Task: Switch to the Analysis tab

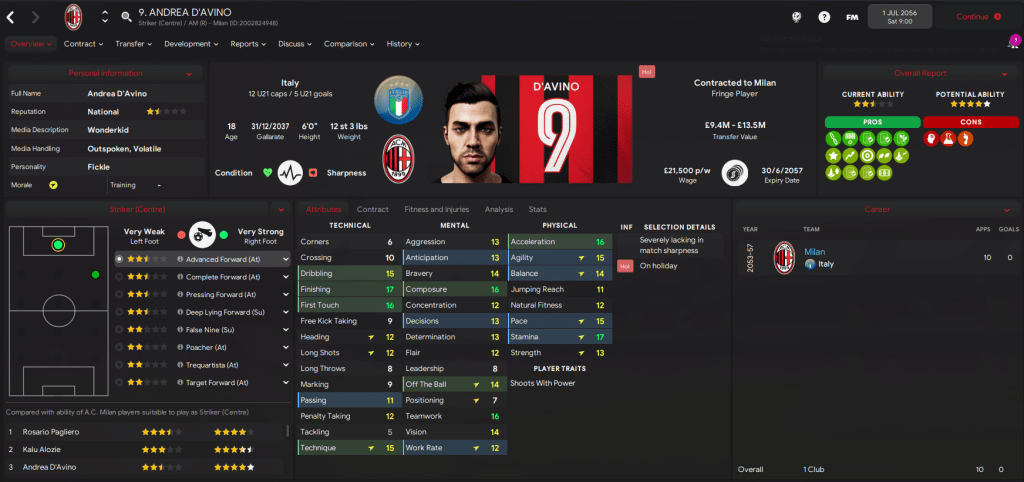Action: (498, 209)
